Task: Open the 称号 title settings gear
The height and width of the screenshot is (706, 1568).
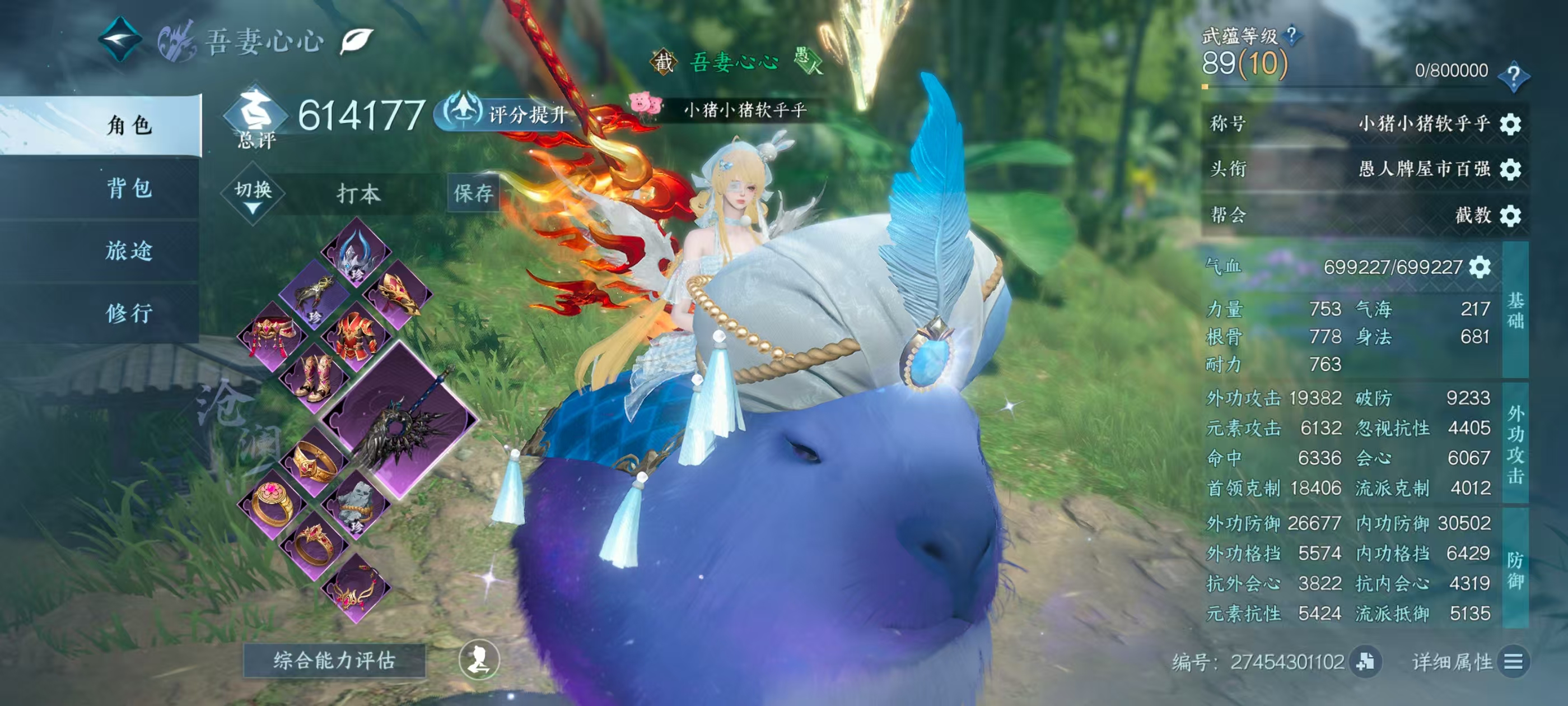Action: pyautogui.click(x=1510, y=124)
